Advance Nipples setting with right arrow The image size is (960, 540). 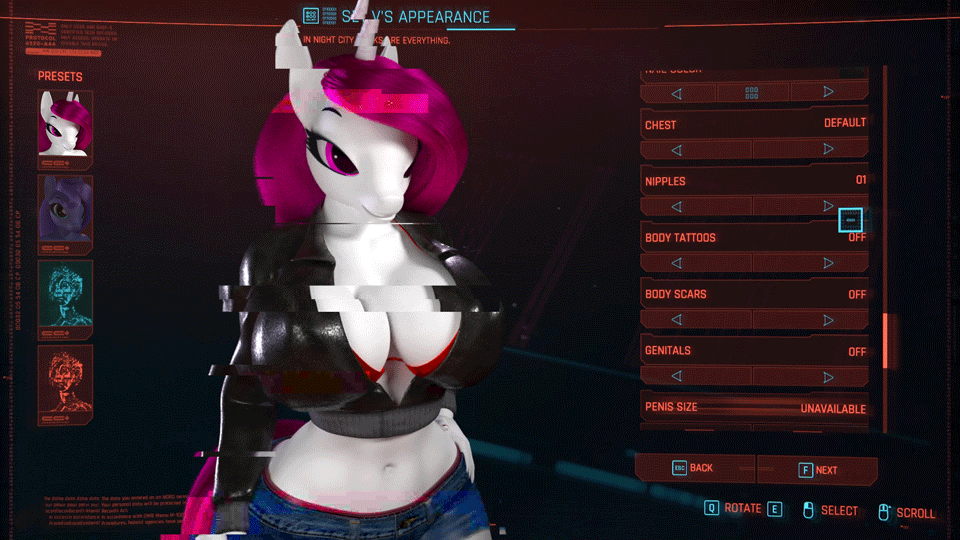coord(828,206)
